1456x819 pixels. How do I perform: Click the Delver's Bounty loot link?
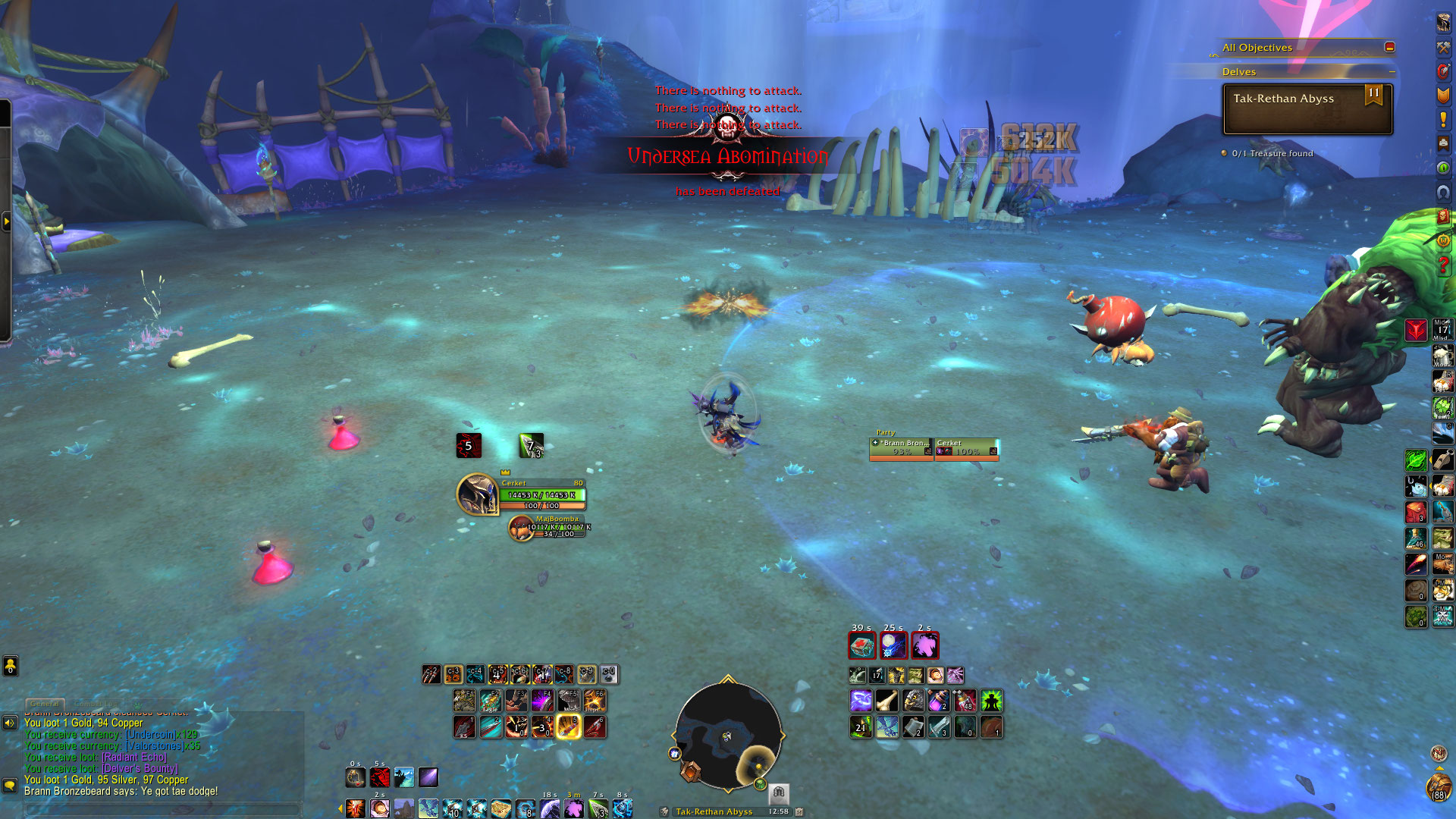point(140,768)
